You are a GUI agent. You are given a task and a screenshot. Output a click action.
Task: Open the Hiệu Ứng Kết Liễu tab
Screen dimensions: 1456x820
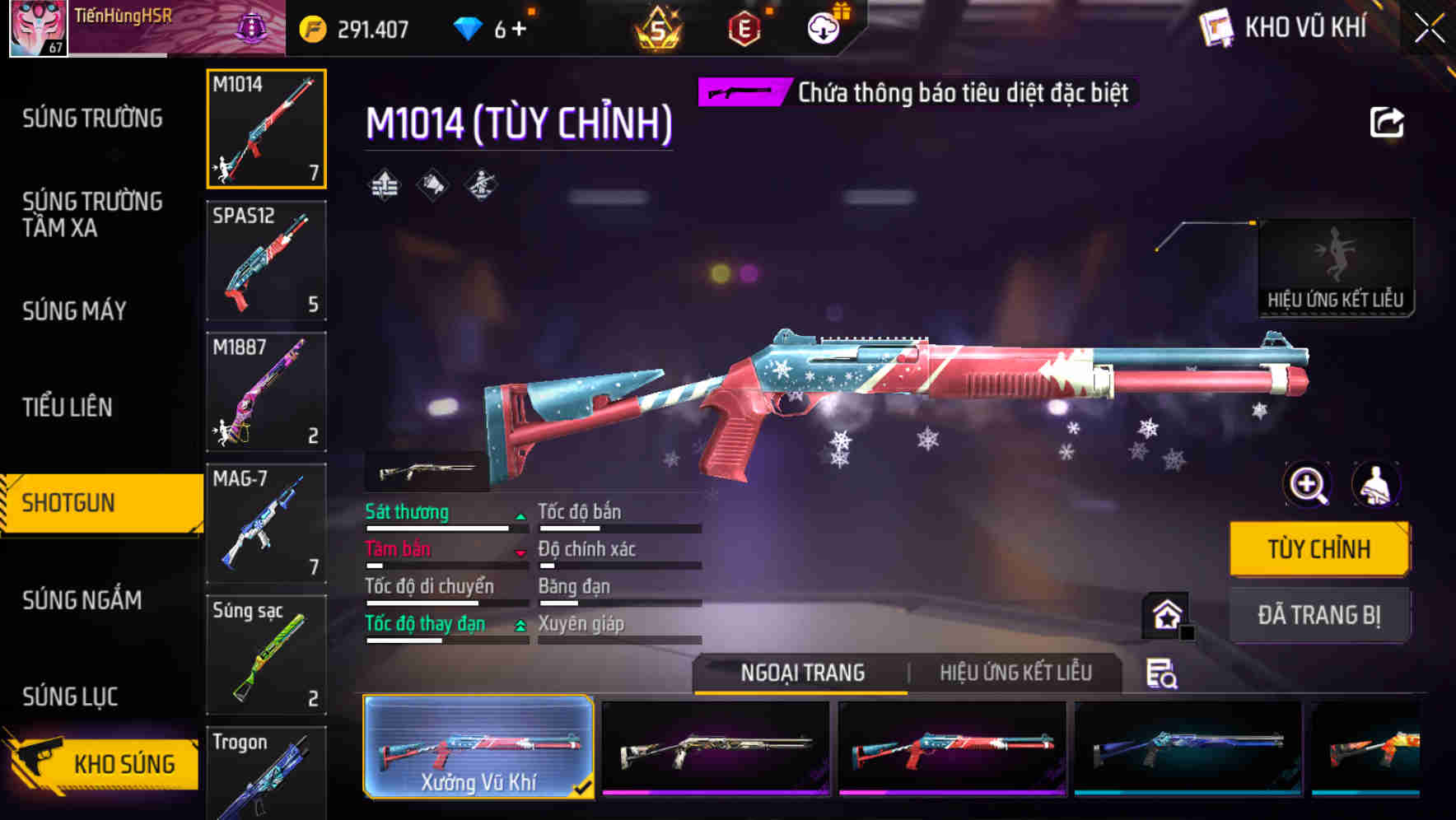tap(1015, 673)
